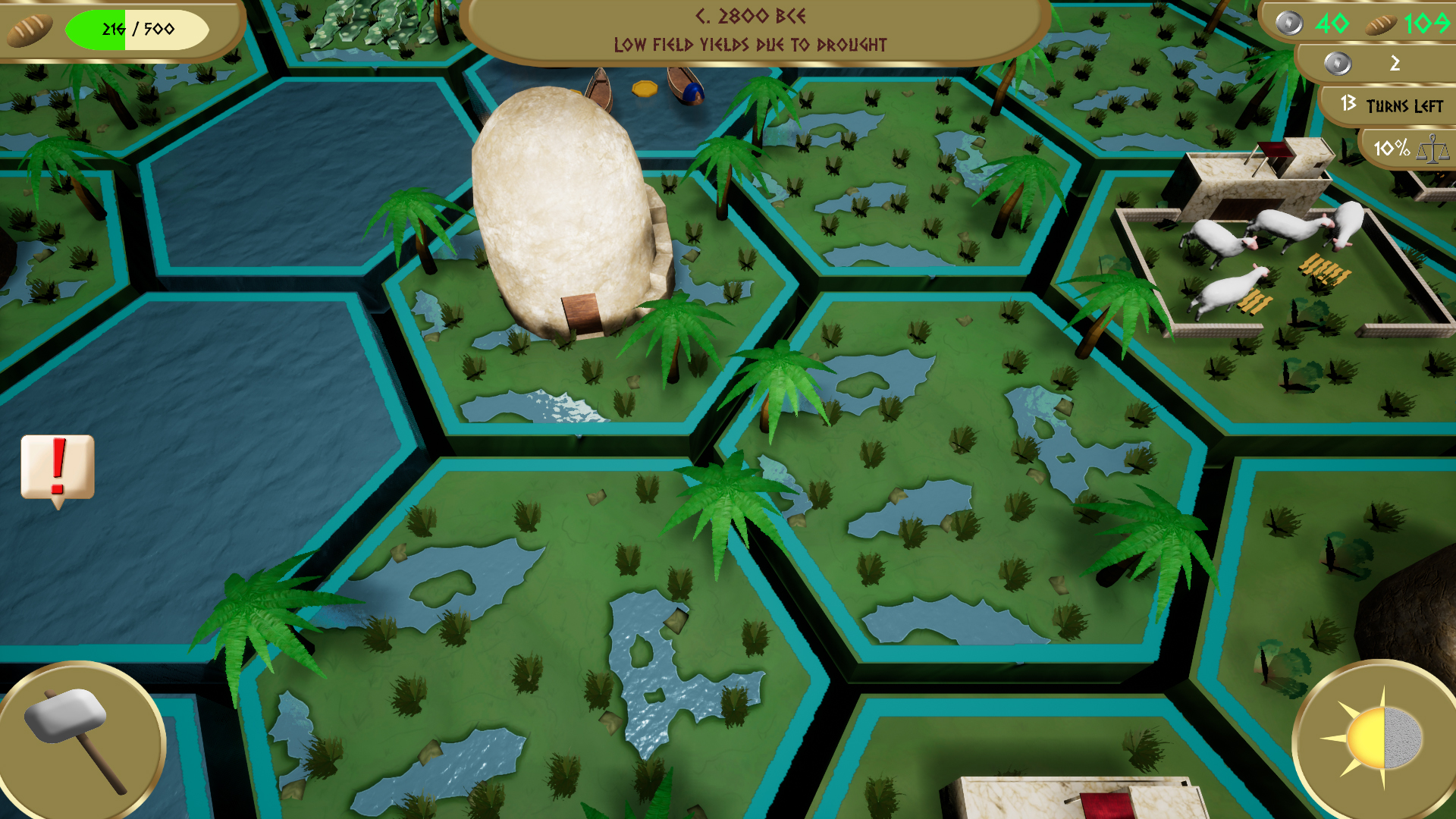Toggle the green food progress indicator
This screenshot has height=819, width=1456.
[95, 29]
